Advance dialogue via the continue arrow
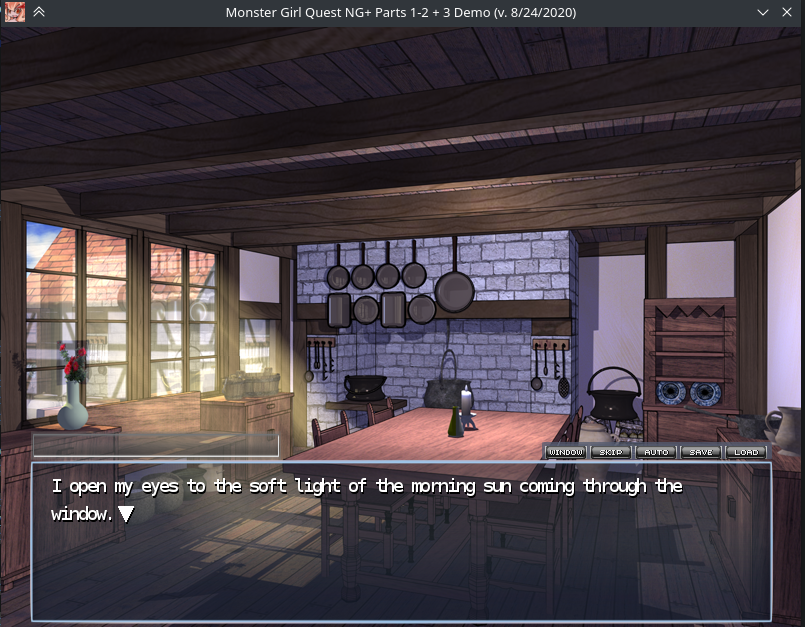 126,514
